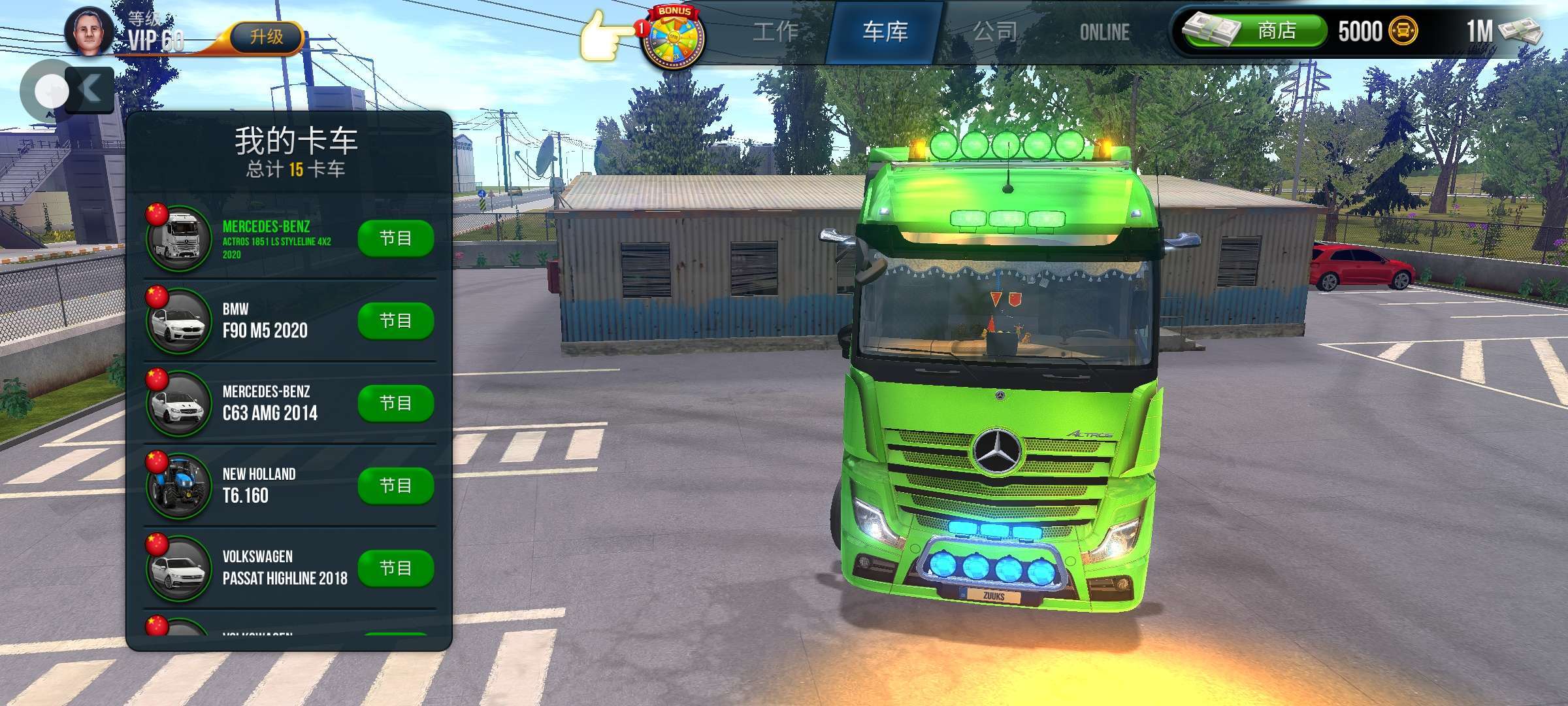The height and width of the screenshot is (706, 1568).
Task: Tap the 升级 upgrade button
Action: tap(267, 37)
